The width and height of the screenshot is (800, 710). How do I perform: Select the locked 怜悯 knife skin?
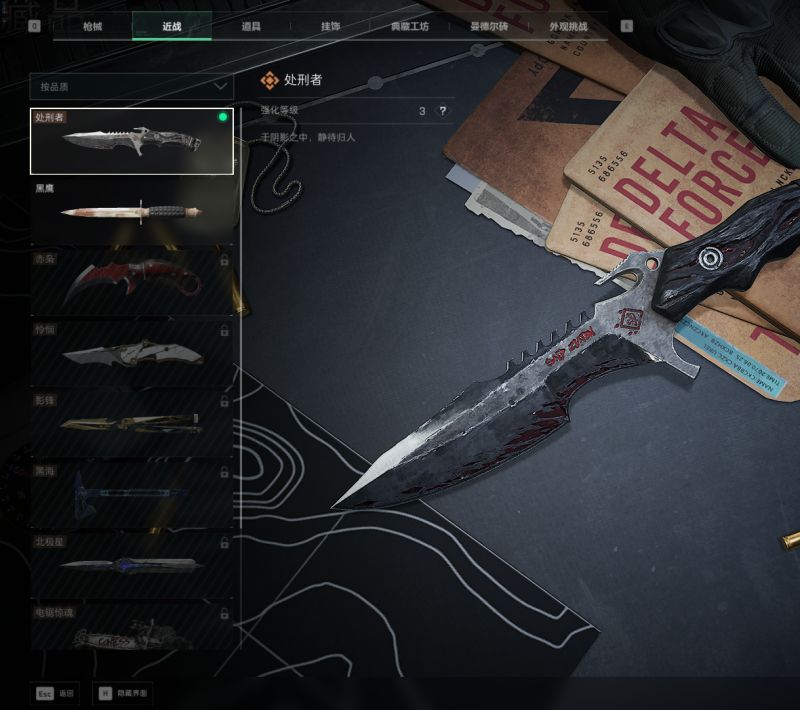[131, 352]
